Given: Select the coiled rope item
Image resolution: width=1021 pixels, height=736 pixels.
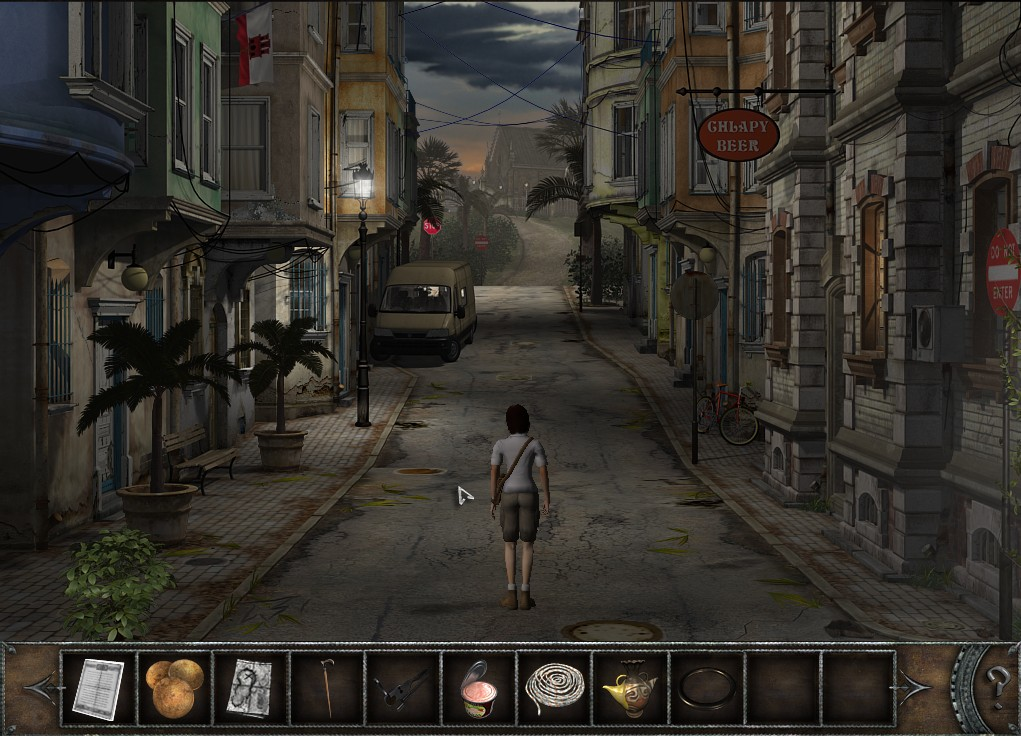Looking at the screenshot, I should tap(554, 687).
